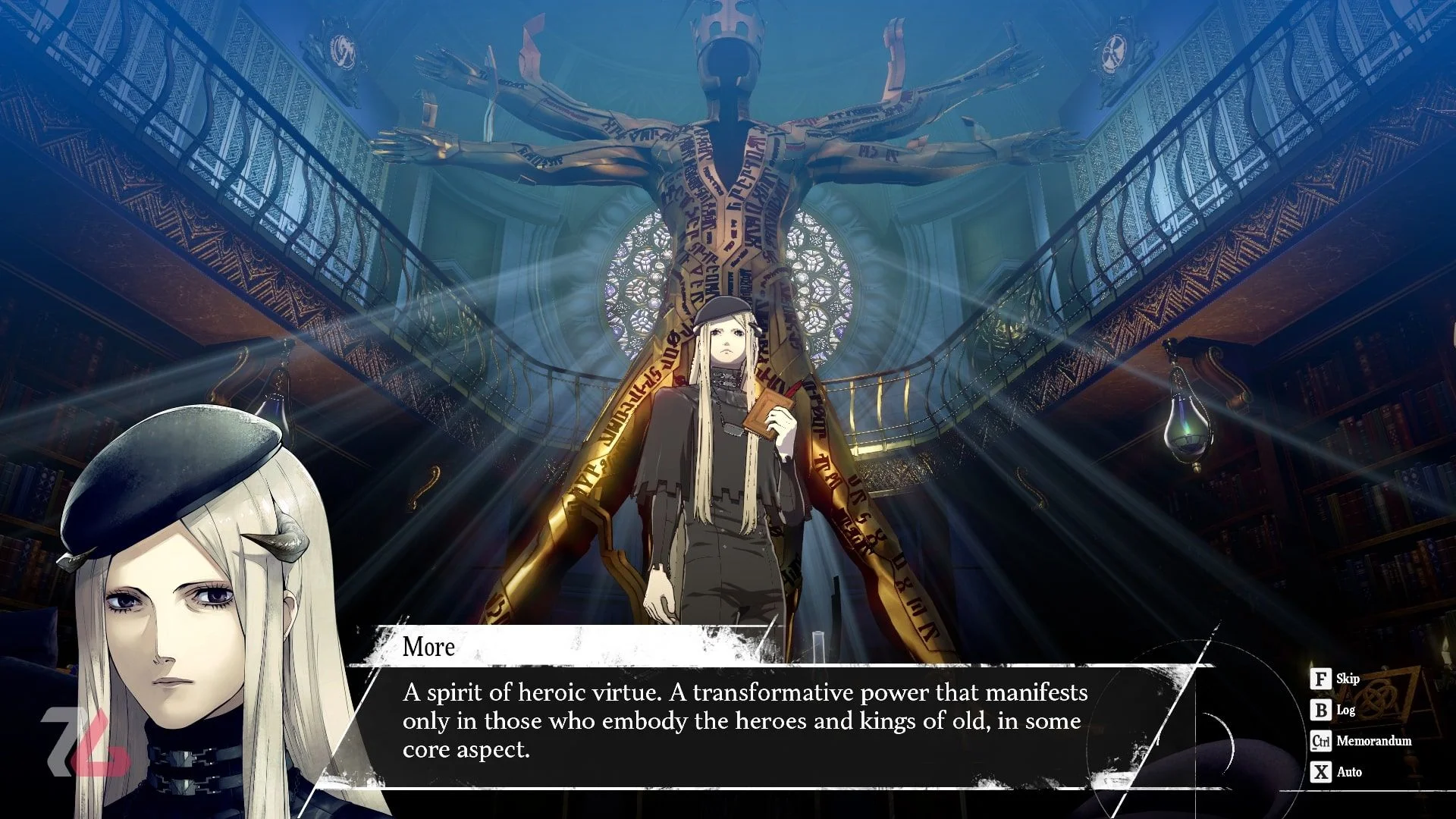
Task: Advance More's dialogue text box
Action: pyautogui.click(x=743, y=720)
